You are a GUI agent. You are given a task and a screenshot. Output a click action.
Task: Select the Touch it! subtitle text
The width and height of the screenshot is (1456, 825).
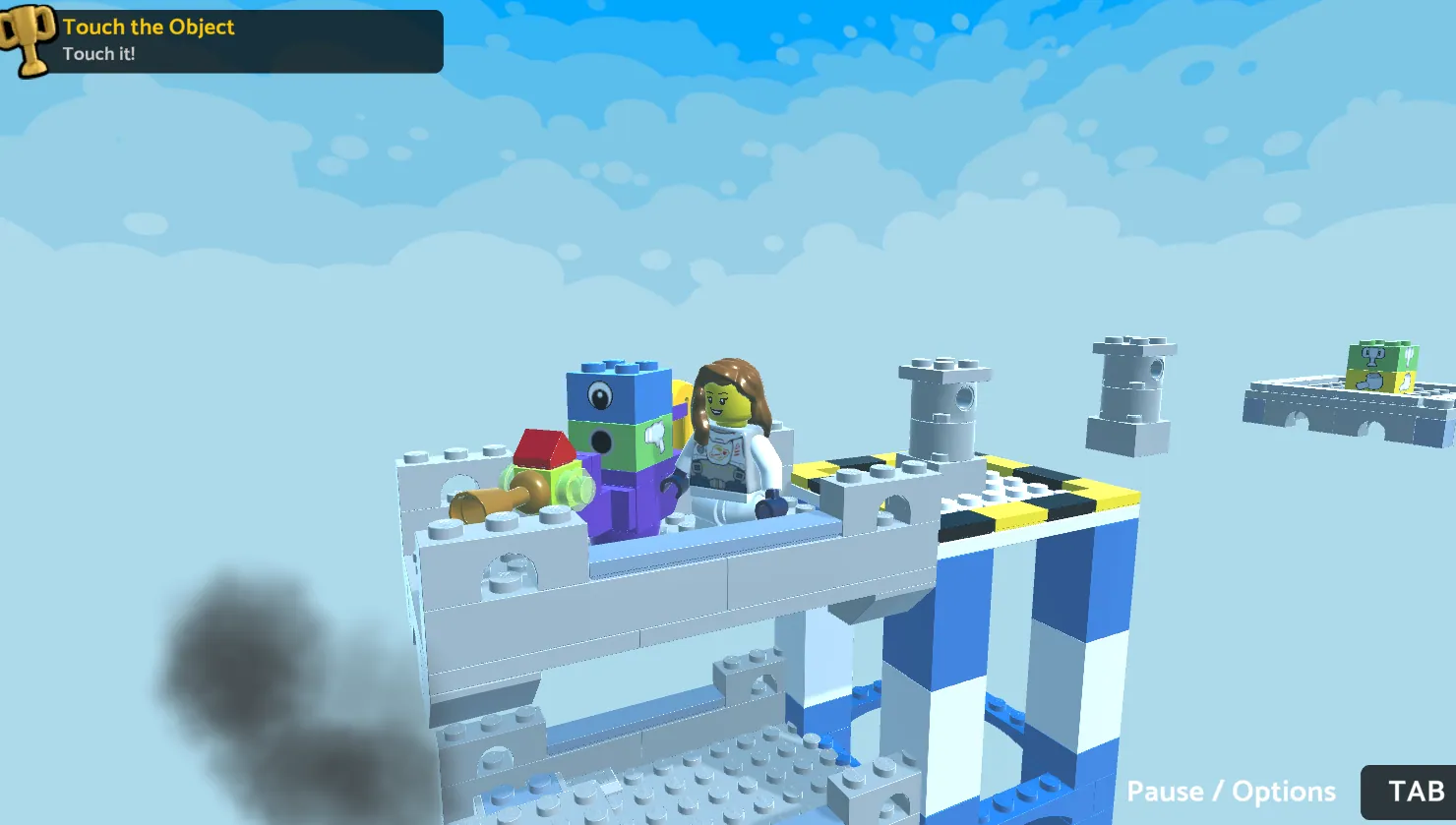[x=100, y=54]
